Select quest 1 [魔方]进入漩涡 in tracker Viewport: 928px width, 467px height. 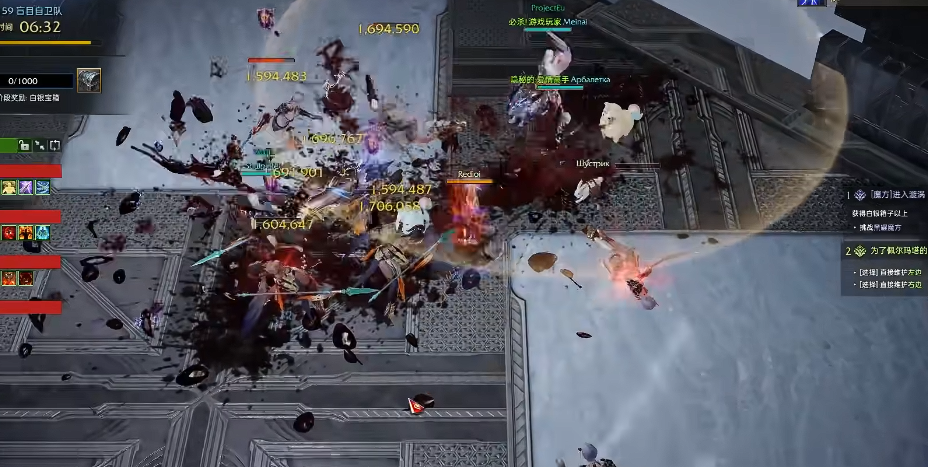click(x=889, y=196)
